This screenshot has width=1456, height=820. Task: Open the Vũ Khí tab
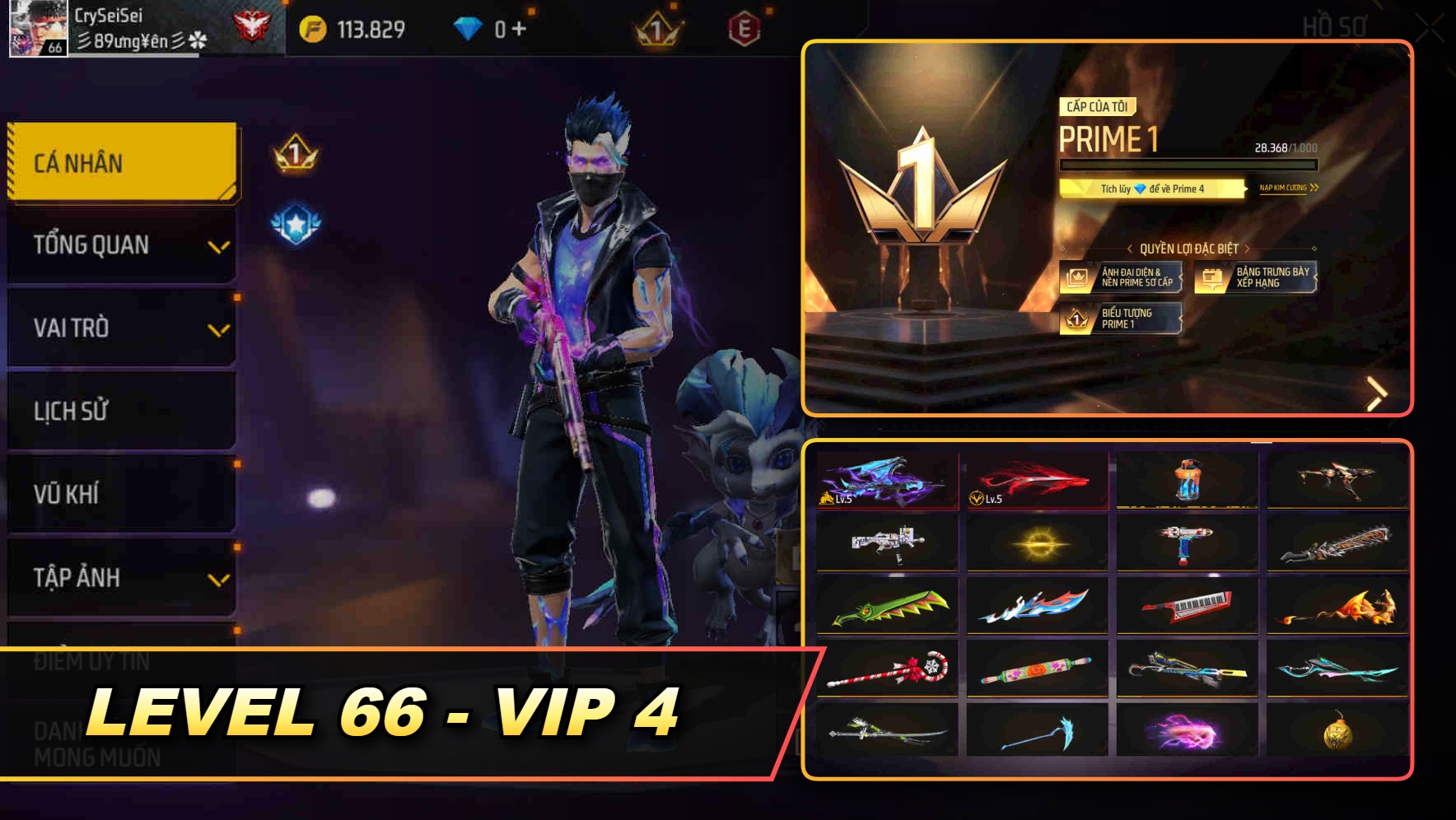121,495
